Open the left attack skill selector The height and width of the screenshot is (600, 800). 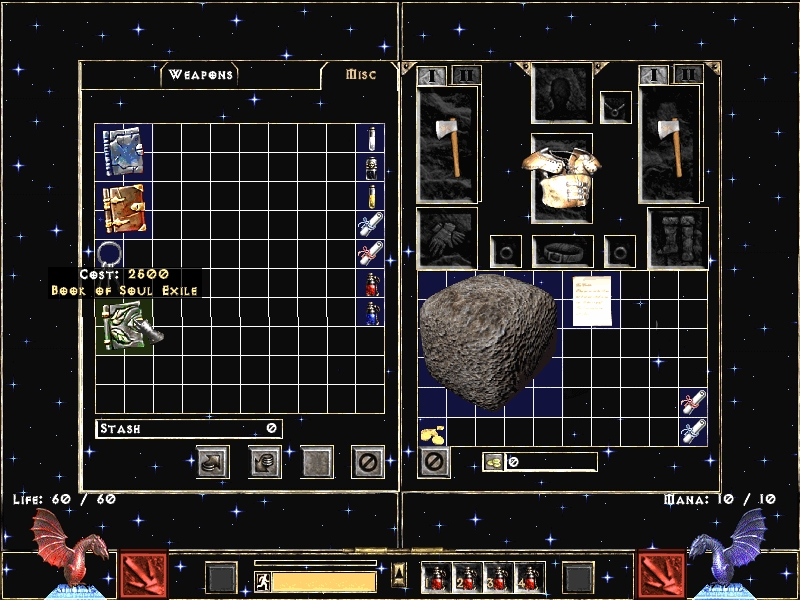144,576
